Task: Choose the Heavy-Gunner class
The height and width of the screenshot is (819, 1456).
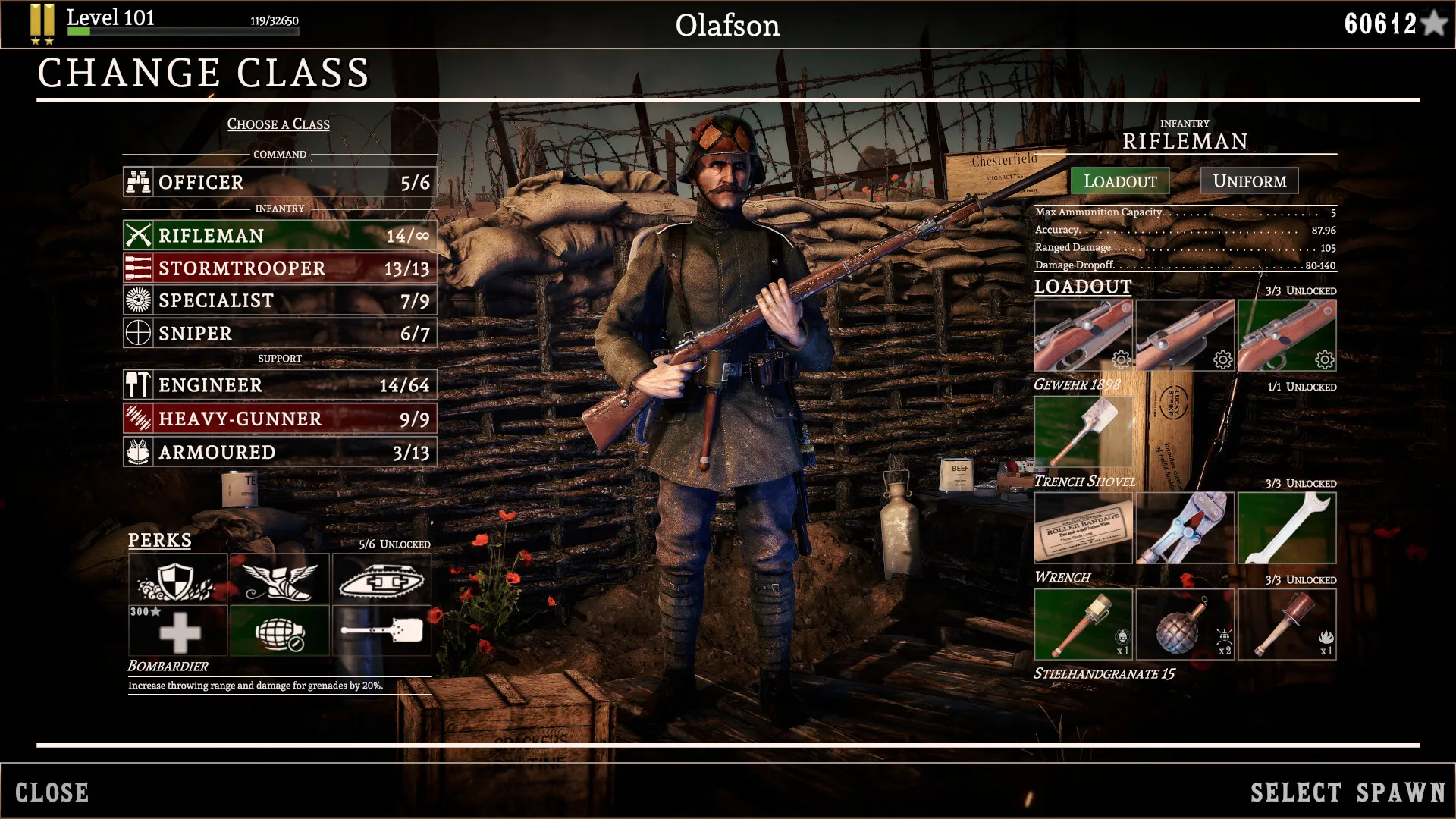Action: coord(280,419)
